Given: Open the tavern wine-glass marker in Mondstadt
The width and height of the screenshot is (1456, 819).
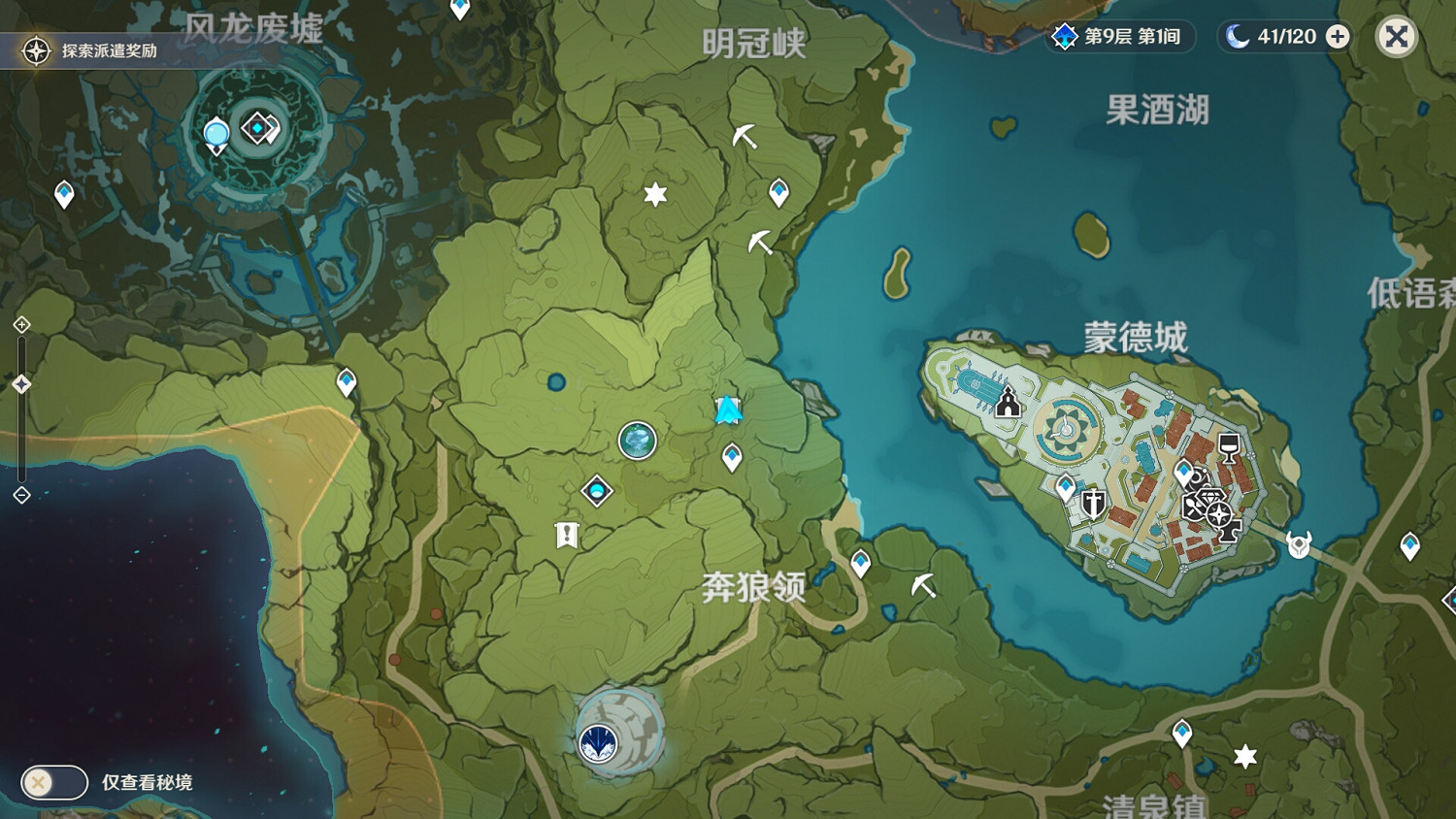Looking at the screenshot, I should (1229, 447).
